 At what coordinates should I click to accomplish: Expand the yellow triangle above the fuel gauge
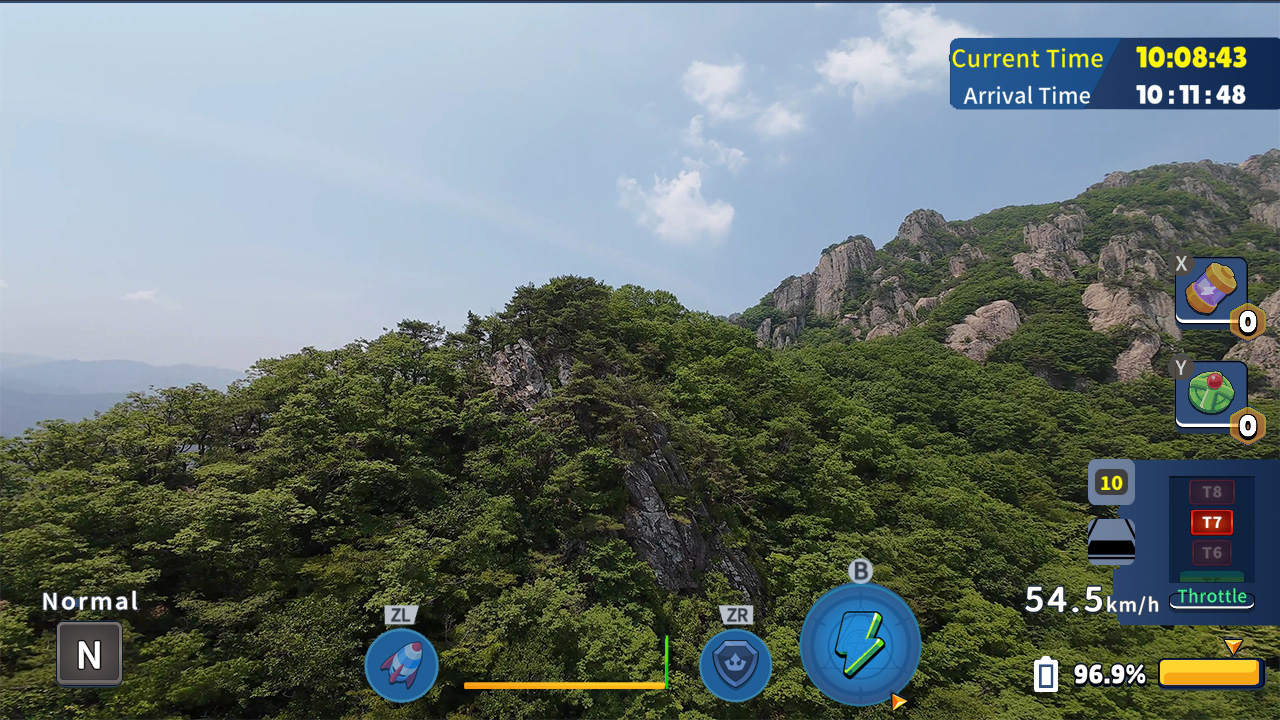pyautogui.click(x=1233, y=648)
